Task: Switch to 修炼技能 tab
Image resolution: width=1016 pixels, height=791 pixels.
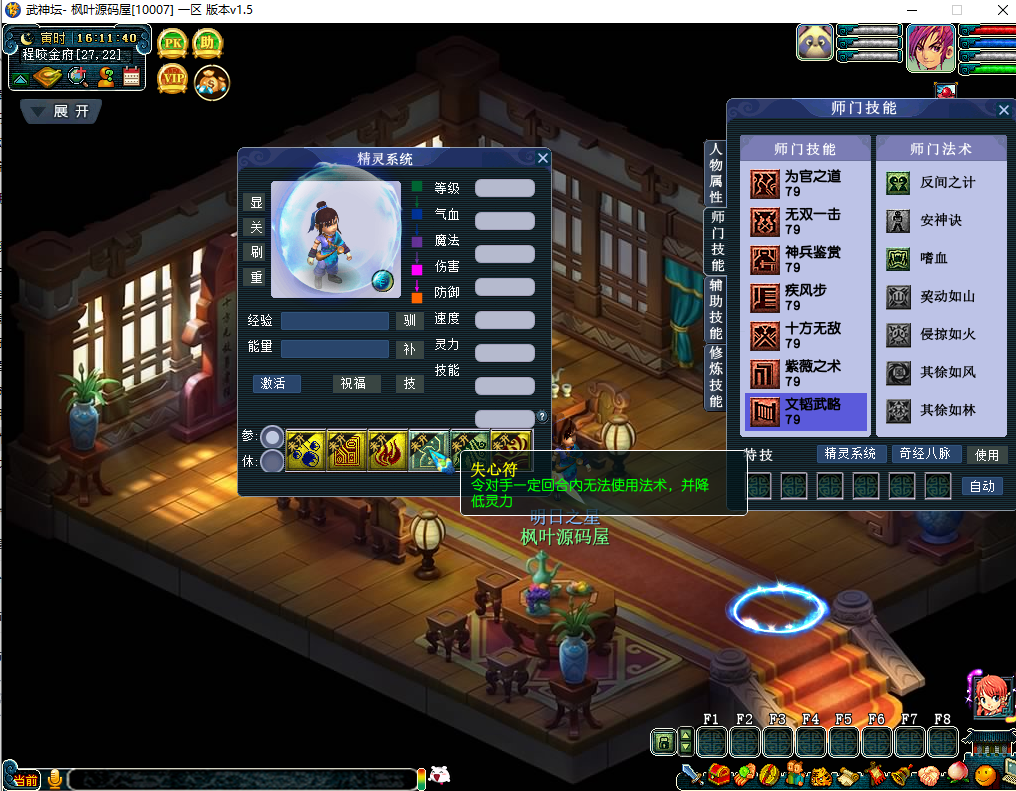Action: pyautogui.click(x=716, y=377)
